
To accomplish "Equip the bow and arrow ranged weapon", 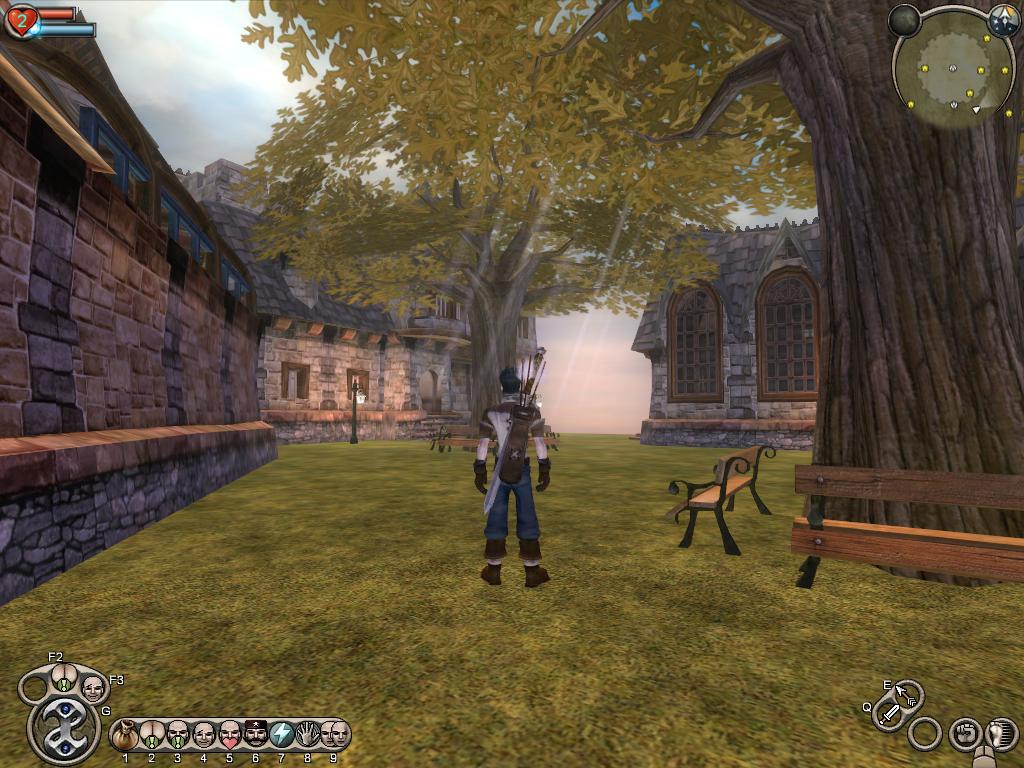I will (907, 695).
